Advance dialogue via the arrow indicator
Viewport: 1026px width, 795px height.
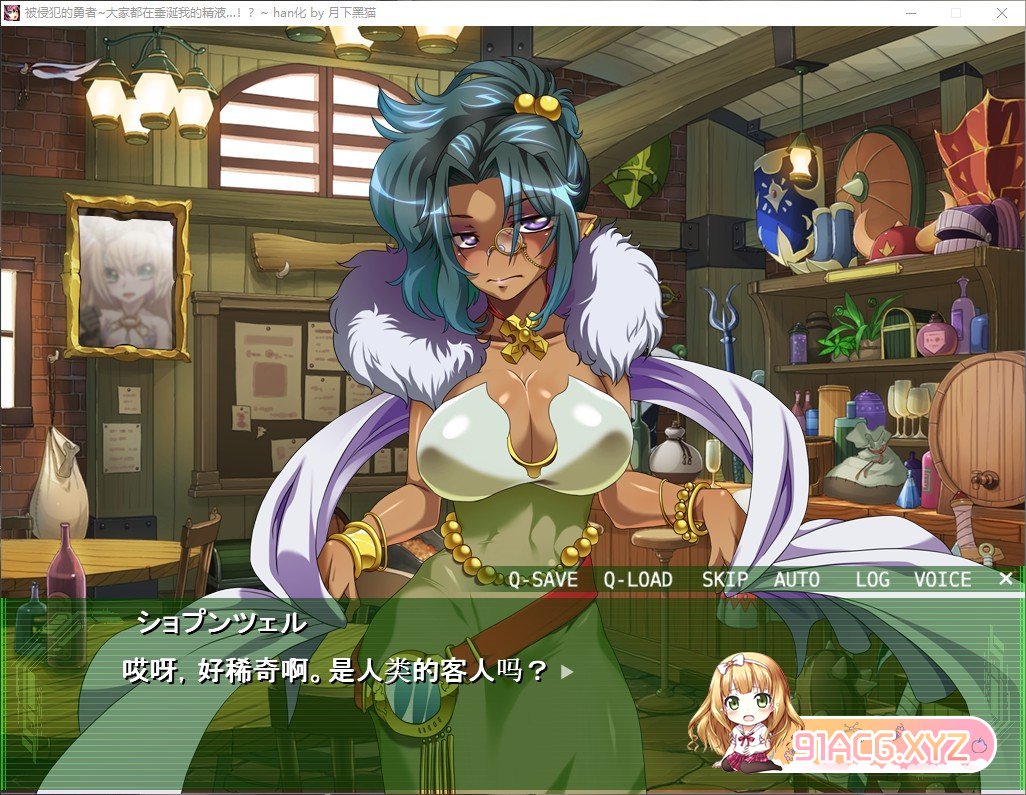point(567,672)
